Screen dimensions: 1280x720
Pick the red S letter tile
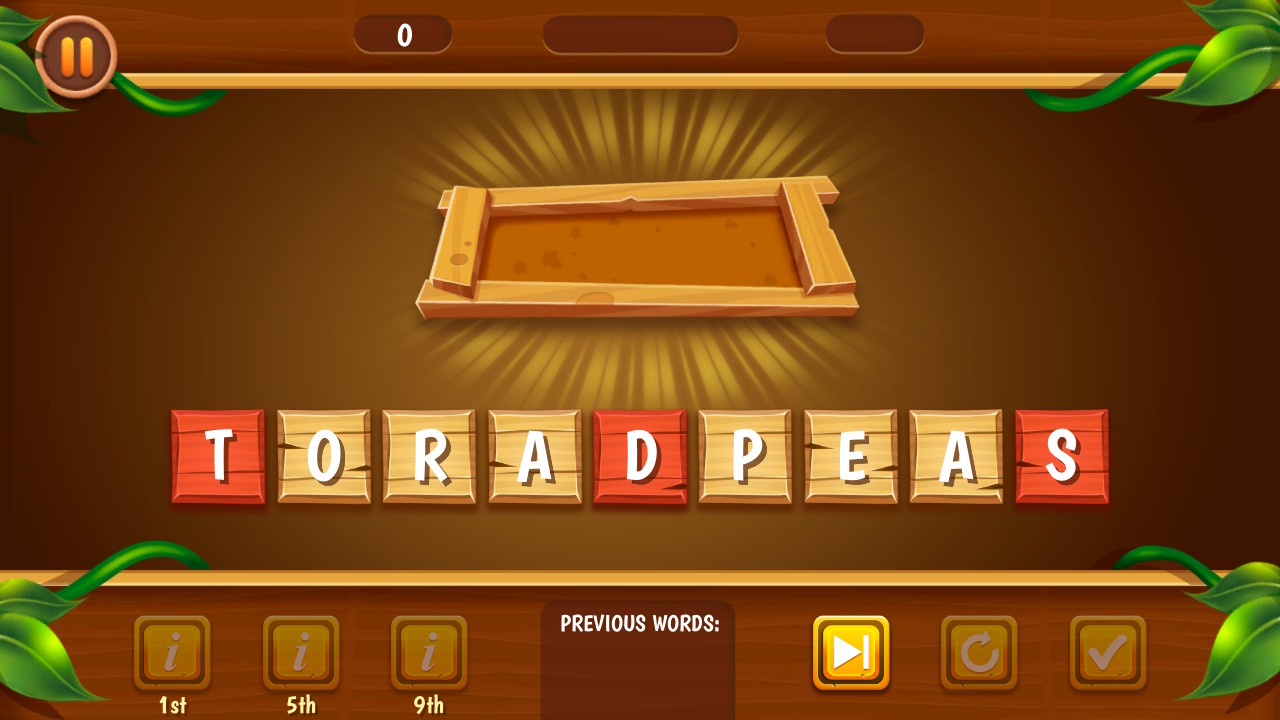(1062, 455)
